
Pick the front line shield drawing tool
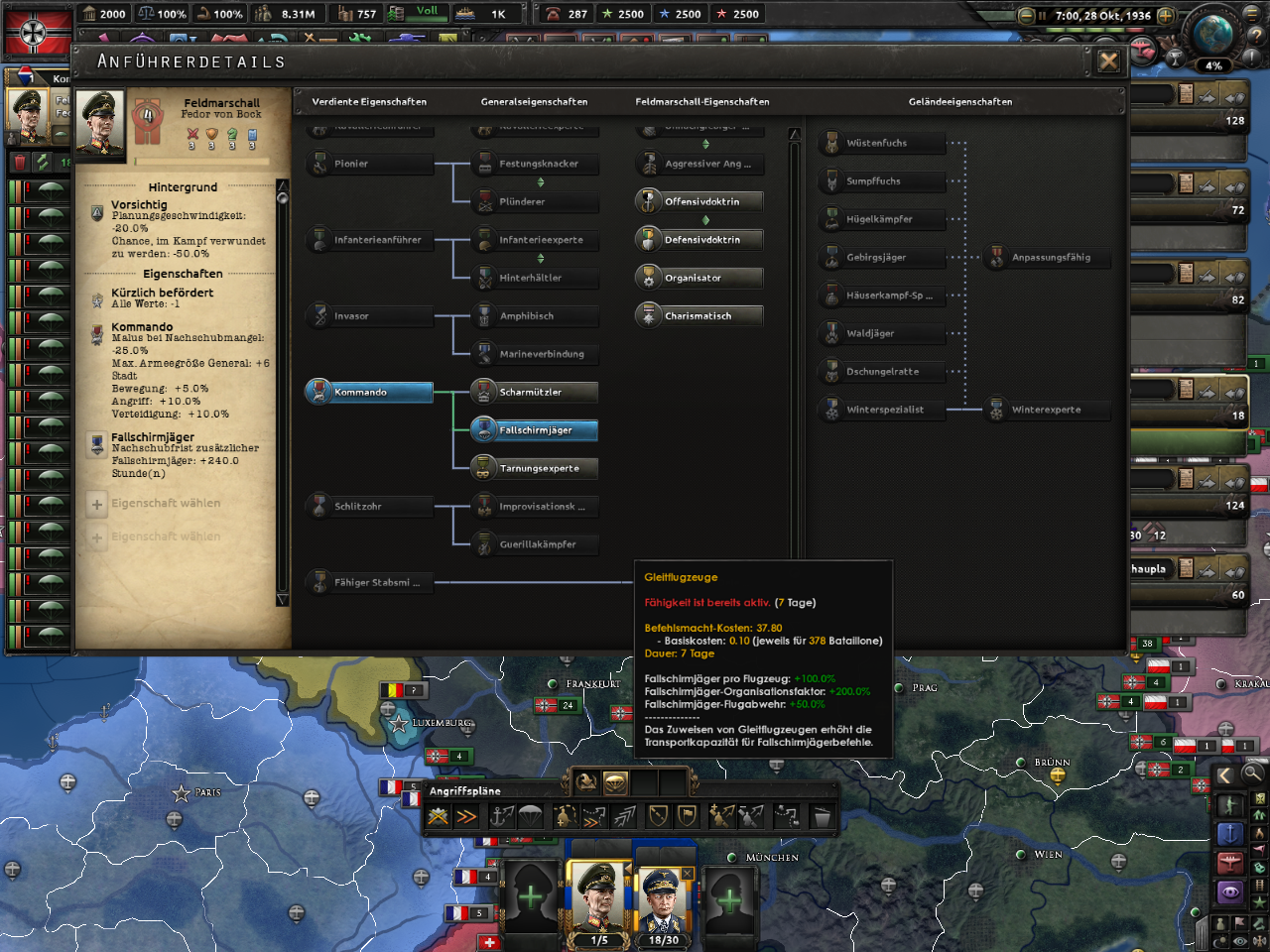tap(658, 815)
